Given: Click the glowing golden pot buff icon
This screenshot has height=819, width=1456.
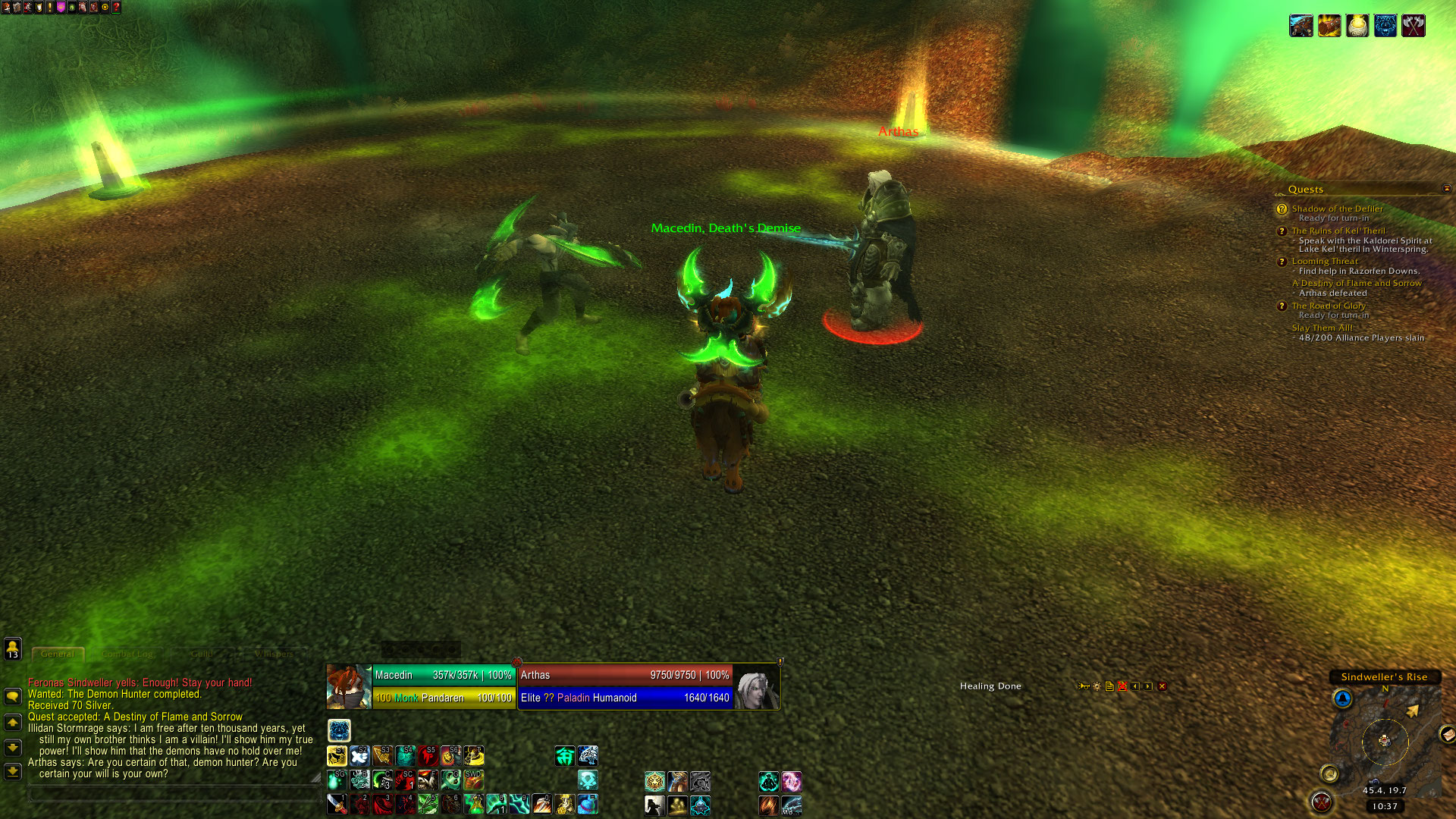Looking at the screenshot, I should 1357,26.
